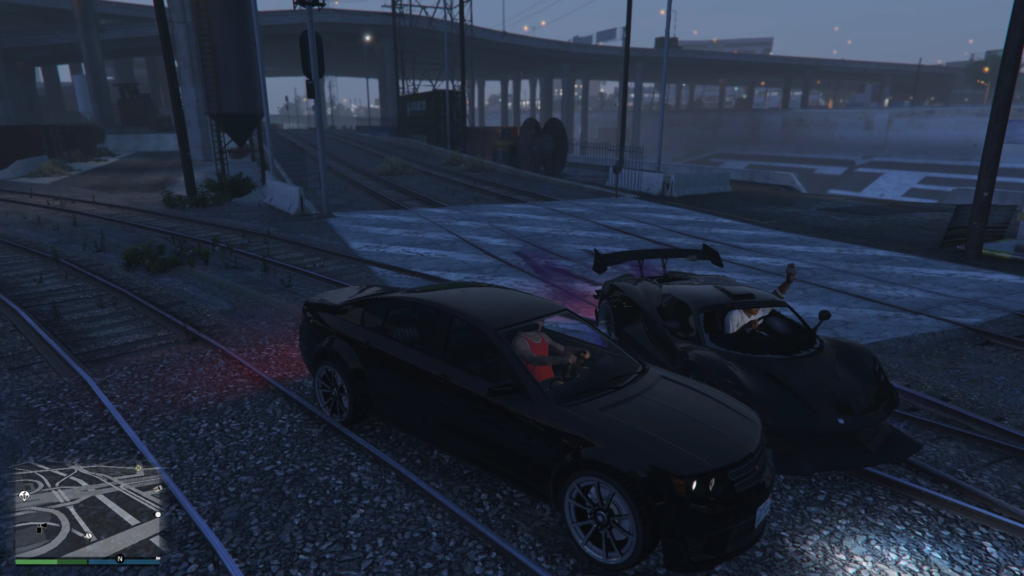Open the minimap in the corner
Viewport: 1024px width, 576px height.
pyautogui.click(x=88, y=510)
